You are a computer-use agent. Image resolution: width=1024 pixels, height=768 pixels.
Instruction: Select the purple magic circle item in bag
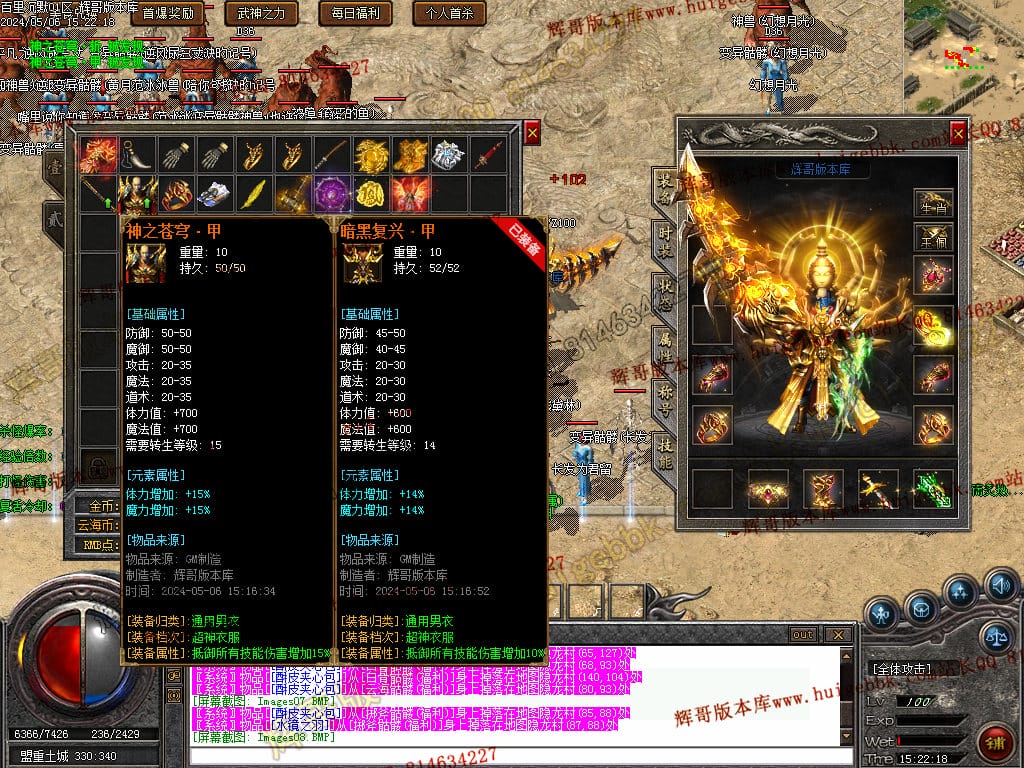click(x=330, y=192)
